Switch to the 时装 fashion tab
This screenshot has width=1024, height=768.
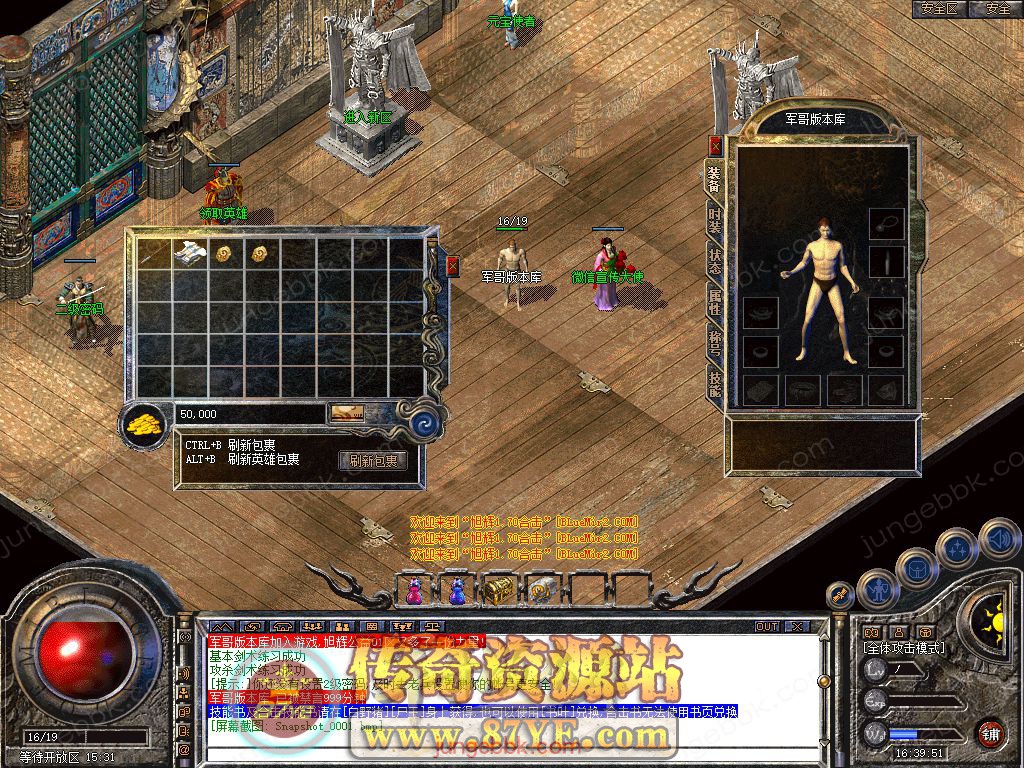tap(715, 221)
